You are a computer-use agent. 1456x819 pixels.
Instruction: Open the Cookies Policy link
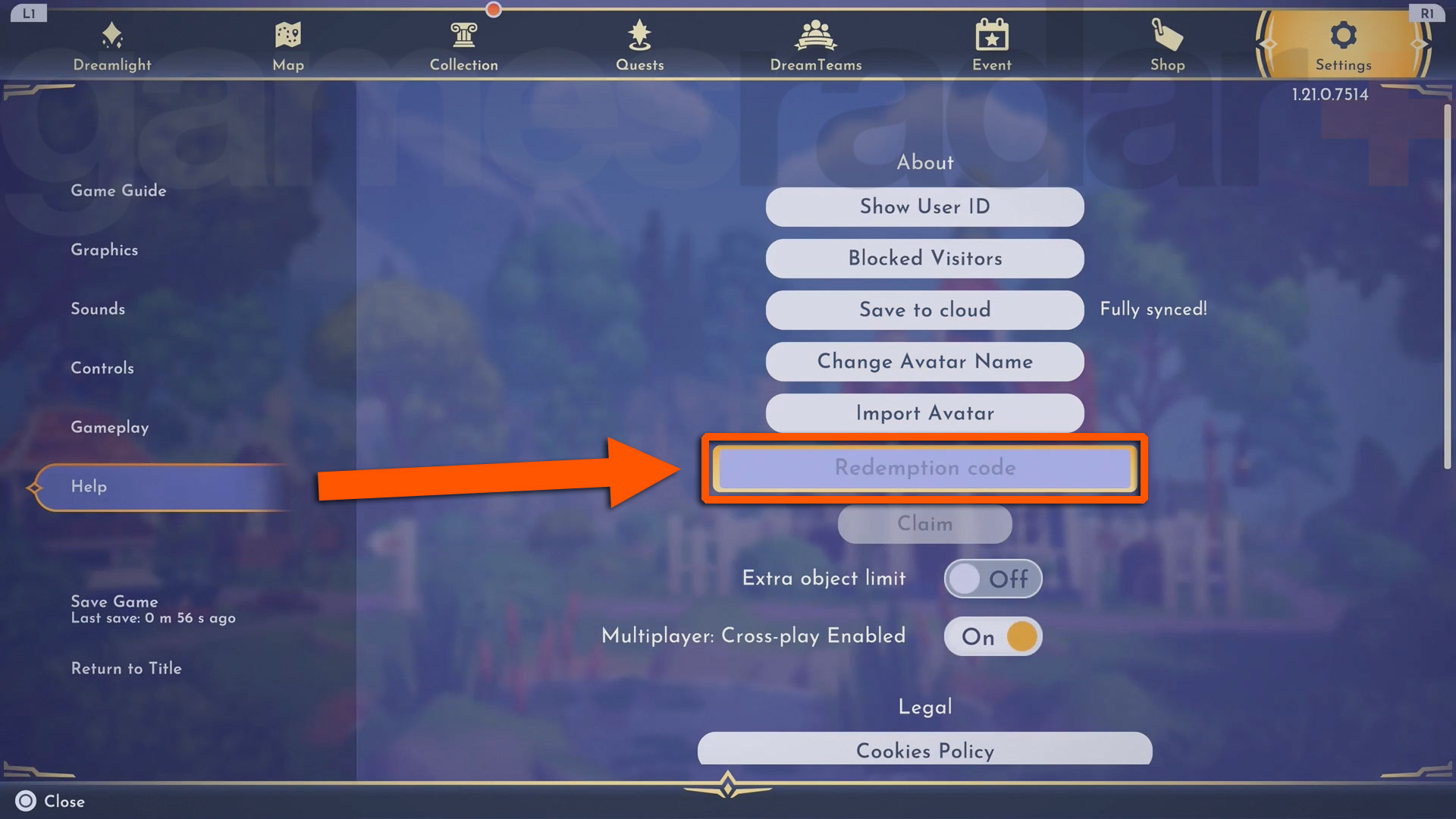924,751
